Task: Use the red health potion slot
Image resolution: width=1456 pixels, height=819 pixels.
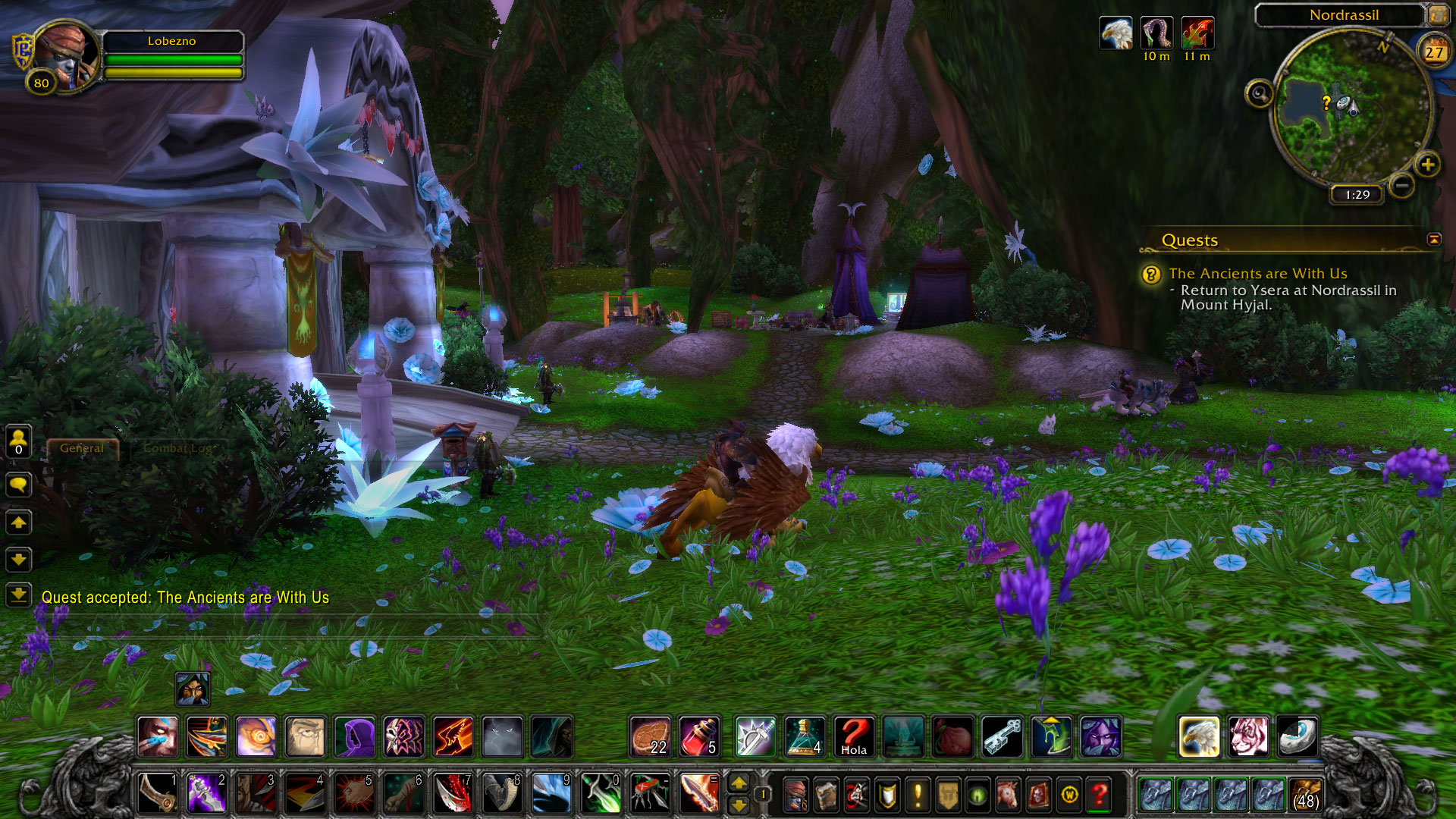Action: click(x=699, y=737)
